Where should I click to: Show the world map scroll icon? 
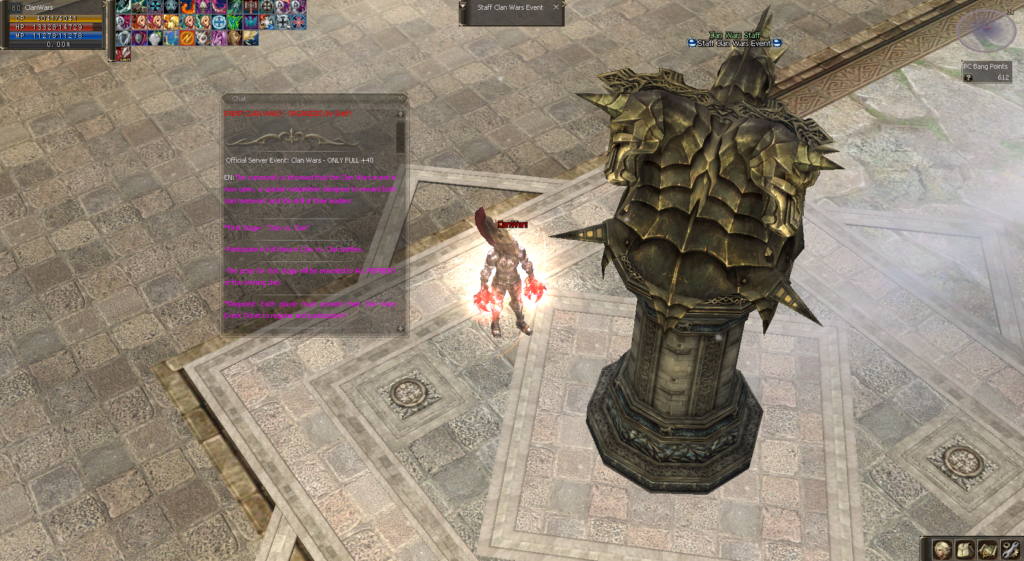click(x=987, y=548)
